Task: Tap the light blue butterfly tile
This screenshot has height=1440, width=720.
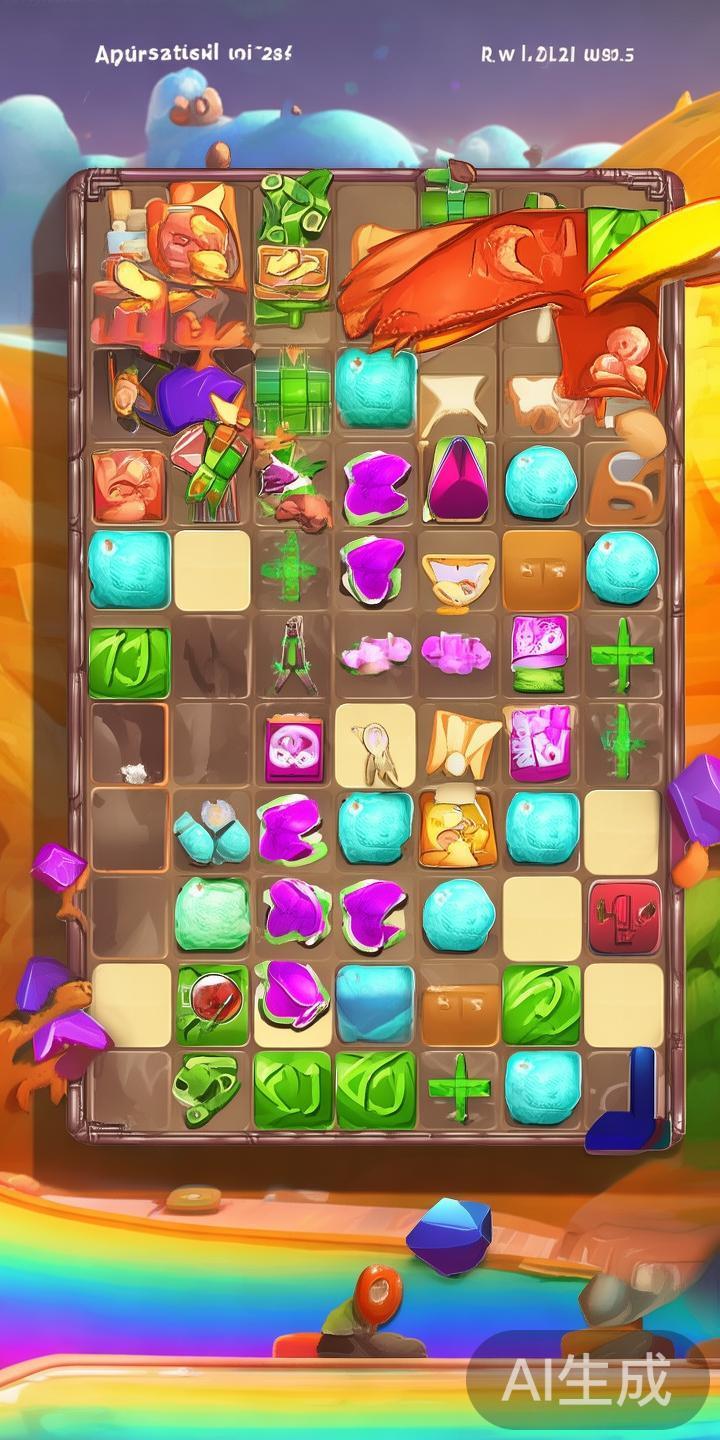Action: point(211,832)
